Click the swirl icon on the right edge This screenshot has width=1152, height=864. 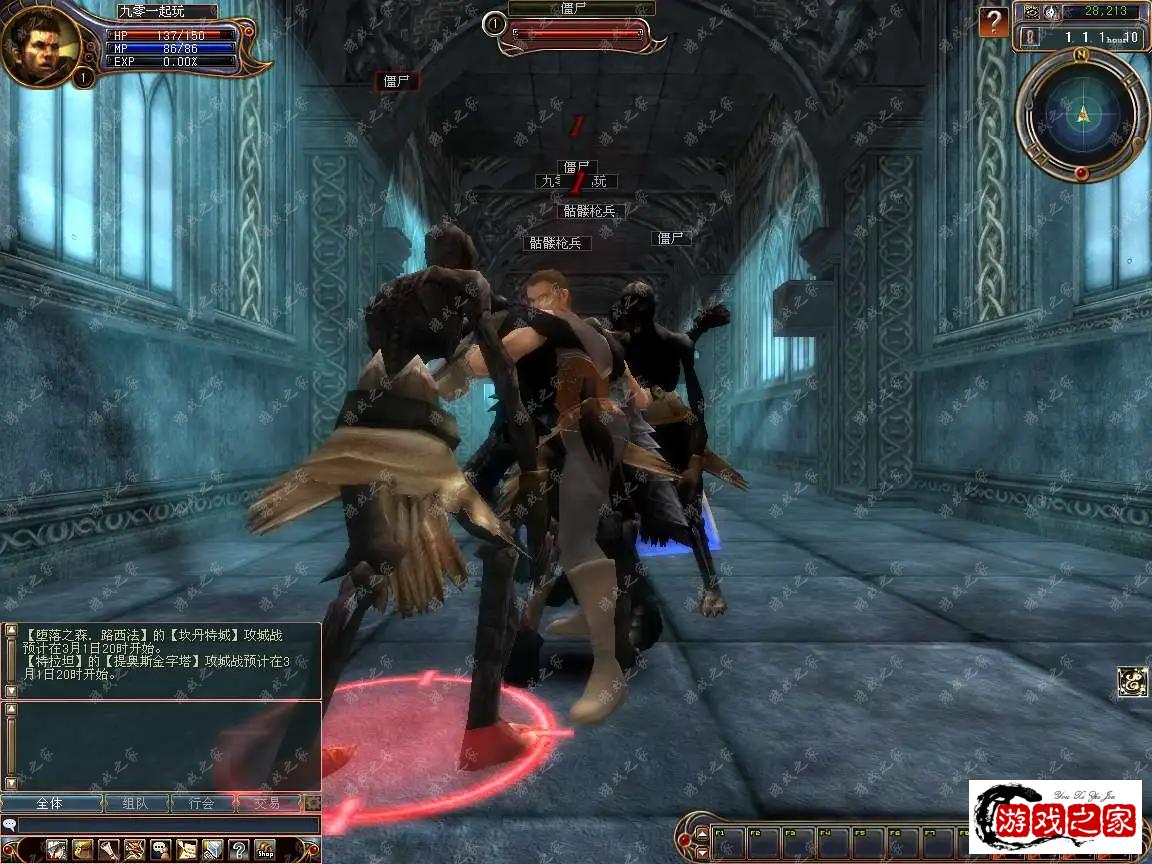click(x=1132, y=682)
